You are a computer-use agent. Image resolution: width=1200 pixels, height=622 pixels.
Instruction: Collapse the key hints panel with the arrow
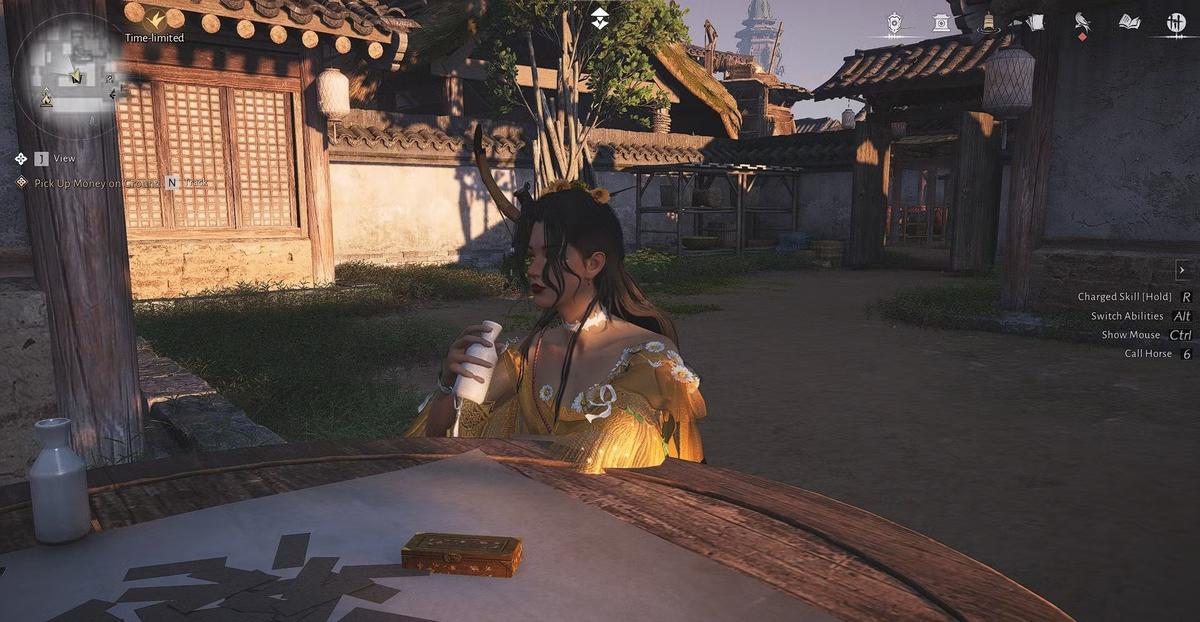1183,269
